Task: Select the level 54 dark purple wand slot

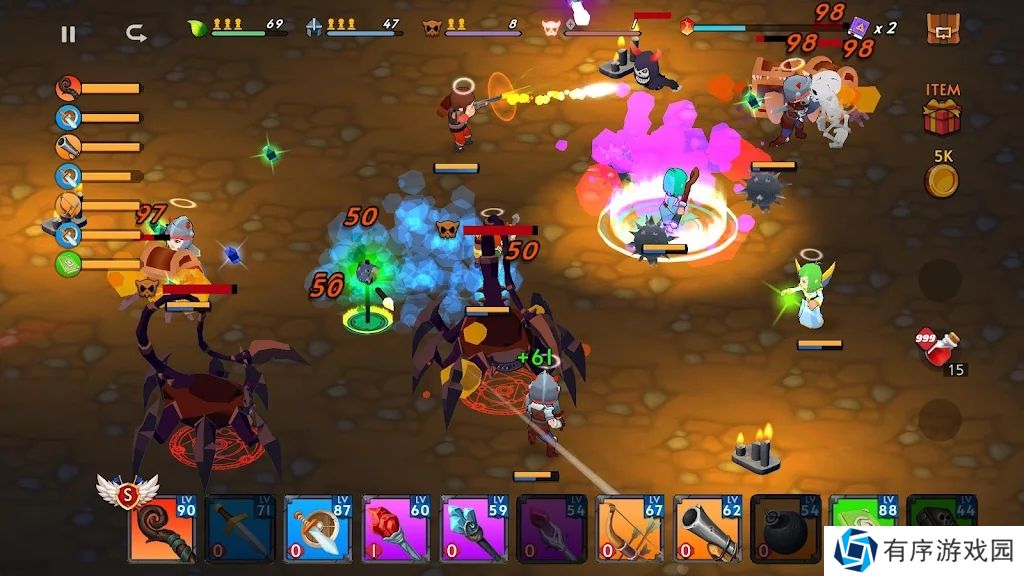Action: [553, 528]
